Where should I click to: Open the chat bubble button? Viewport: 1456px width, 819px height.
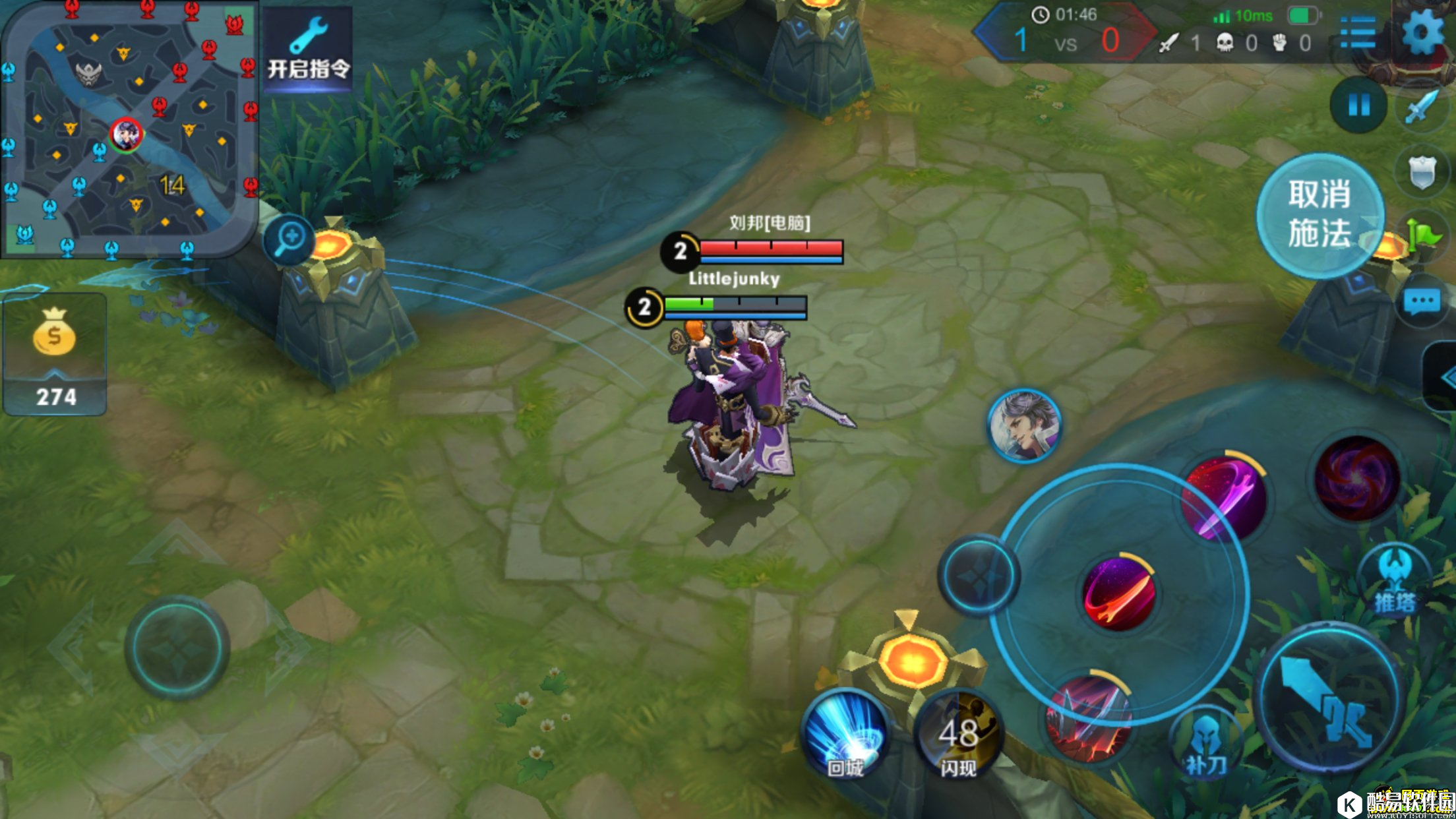pyautogui.click(x=1422, y=303)
